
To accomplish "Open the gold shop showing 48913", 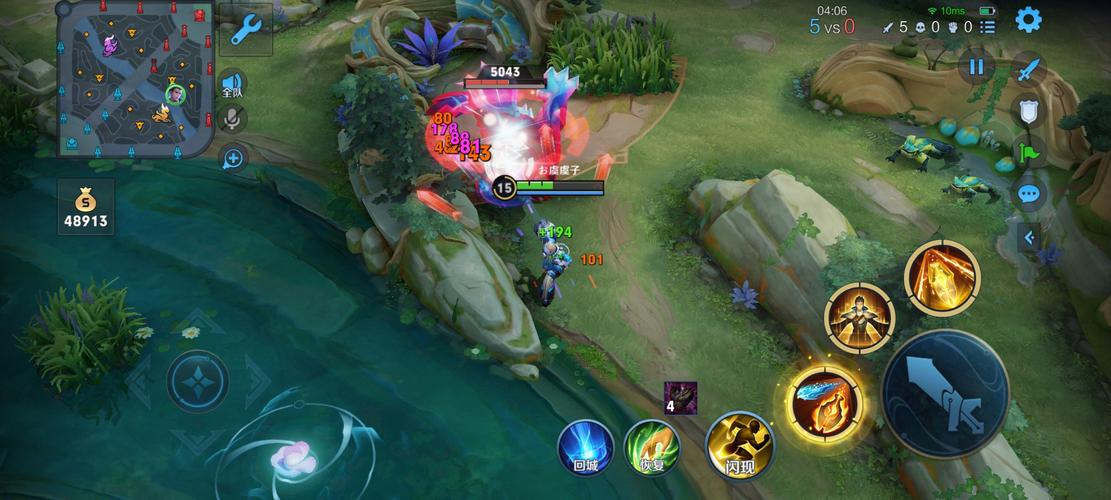I will point(84,206).
